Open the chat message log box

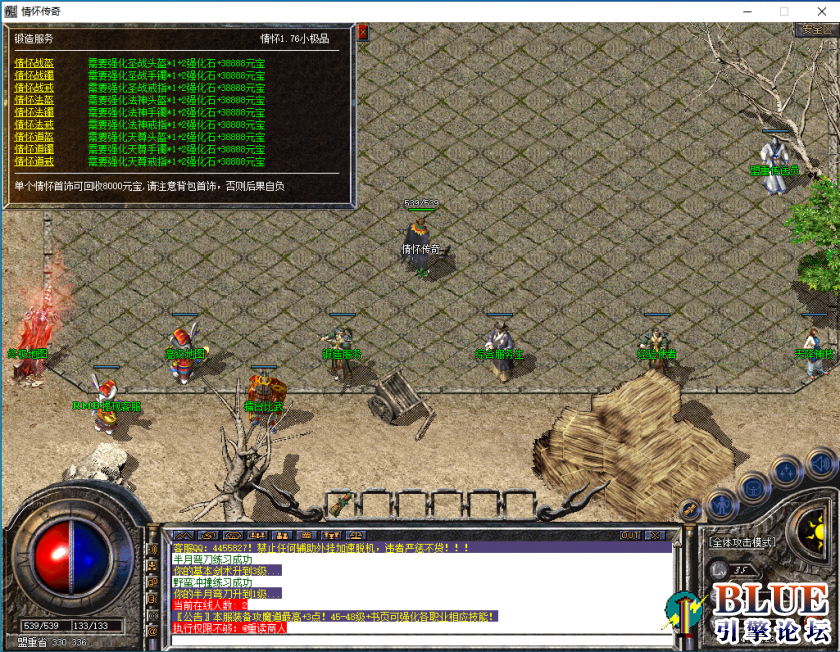(x=410, y=588)
